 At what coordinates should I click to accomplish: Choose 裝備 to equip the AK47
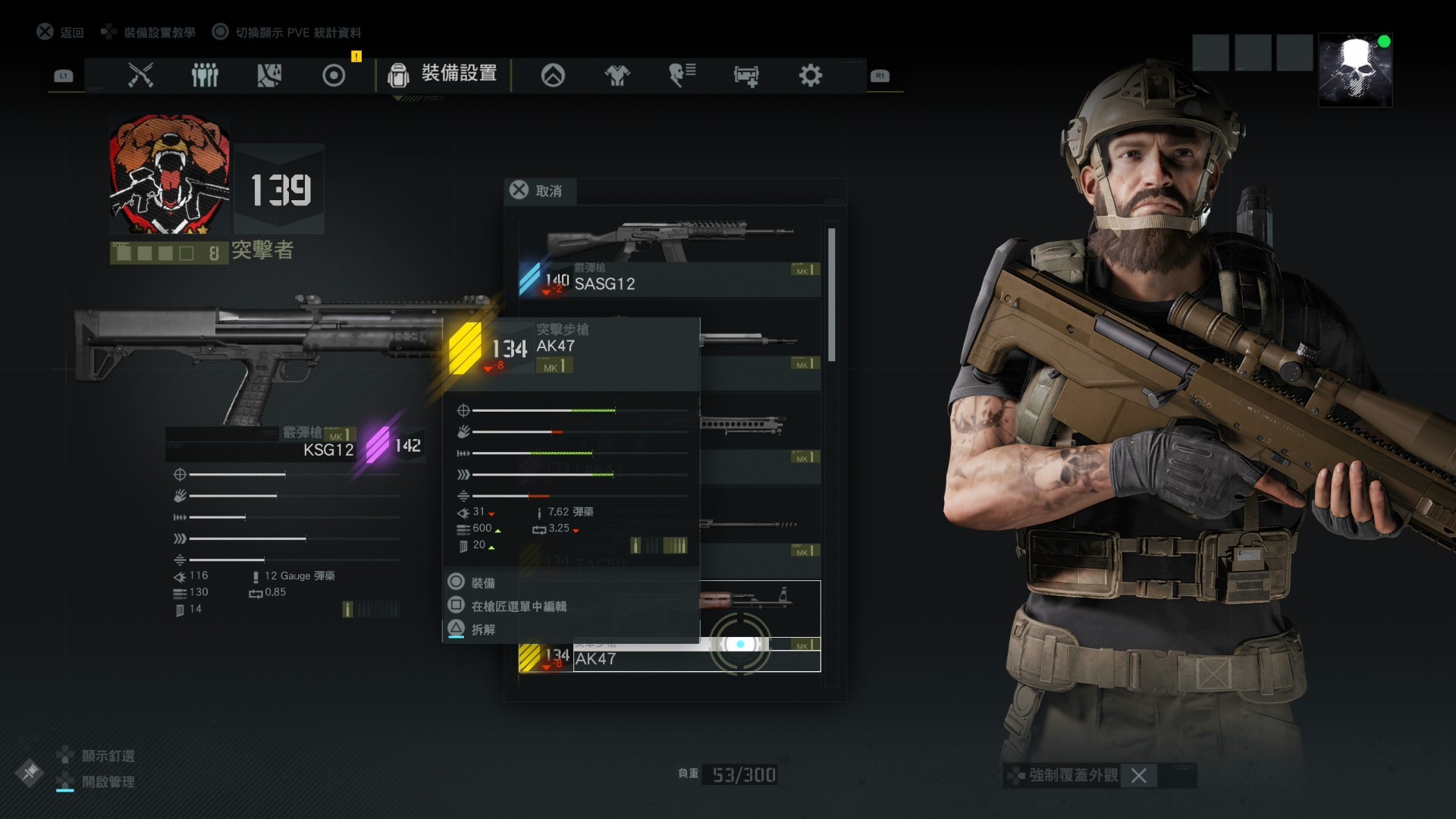click(483, 582)
